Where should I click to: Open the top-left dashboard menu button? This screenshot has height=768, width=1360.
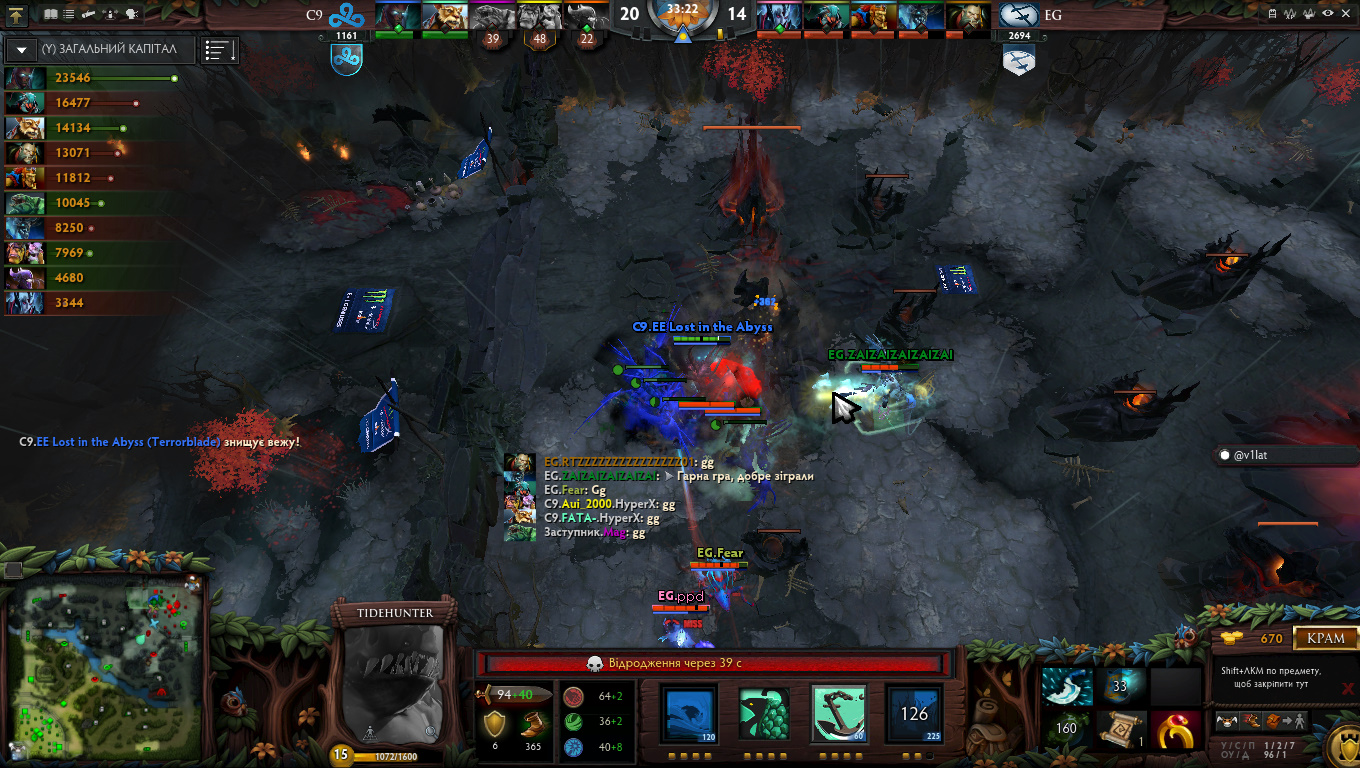17,14
